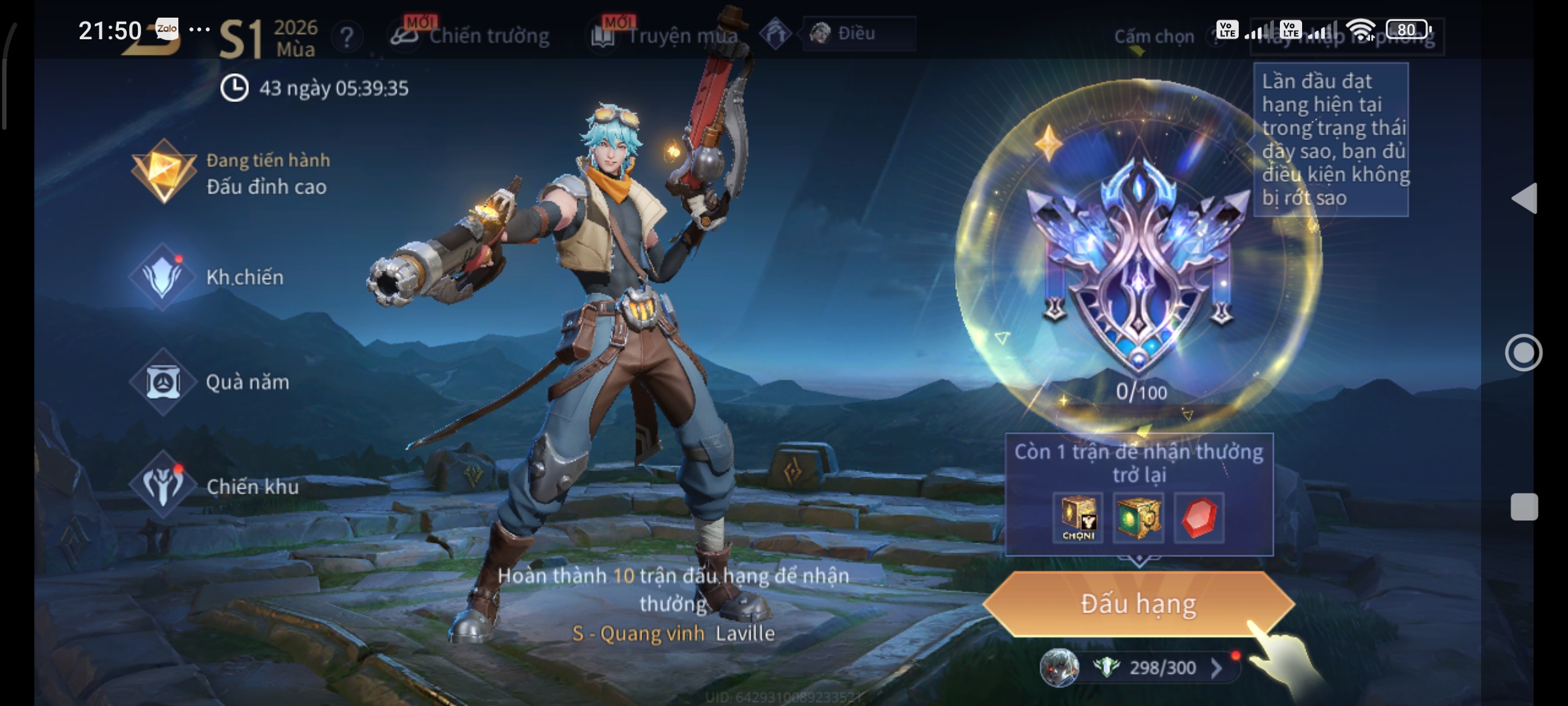
Task: Tap the rank emblem badge
Action: (1138, 261)
